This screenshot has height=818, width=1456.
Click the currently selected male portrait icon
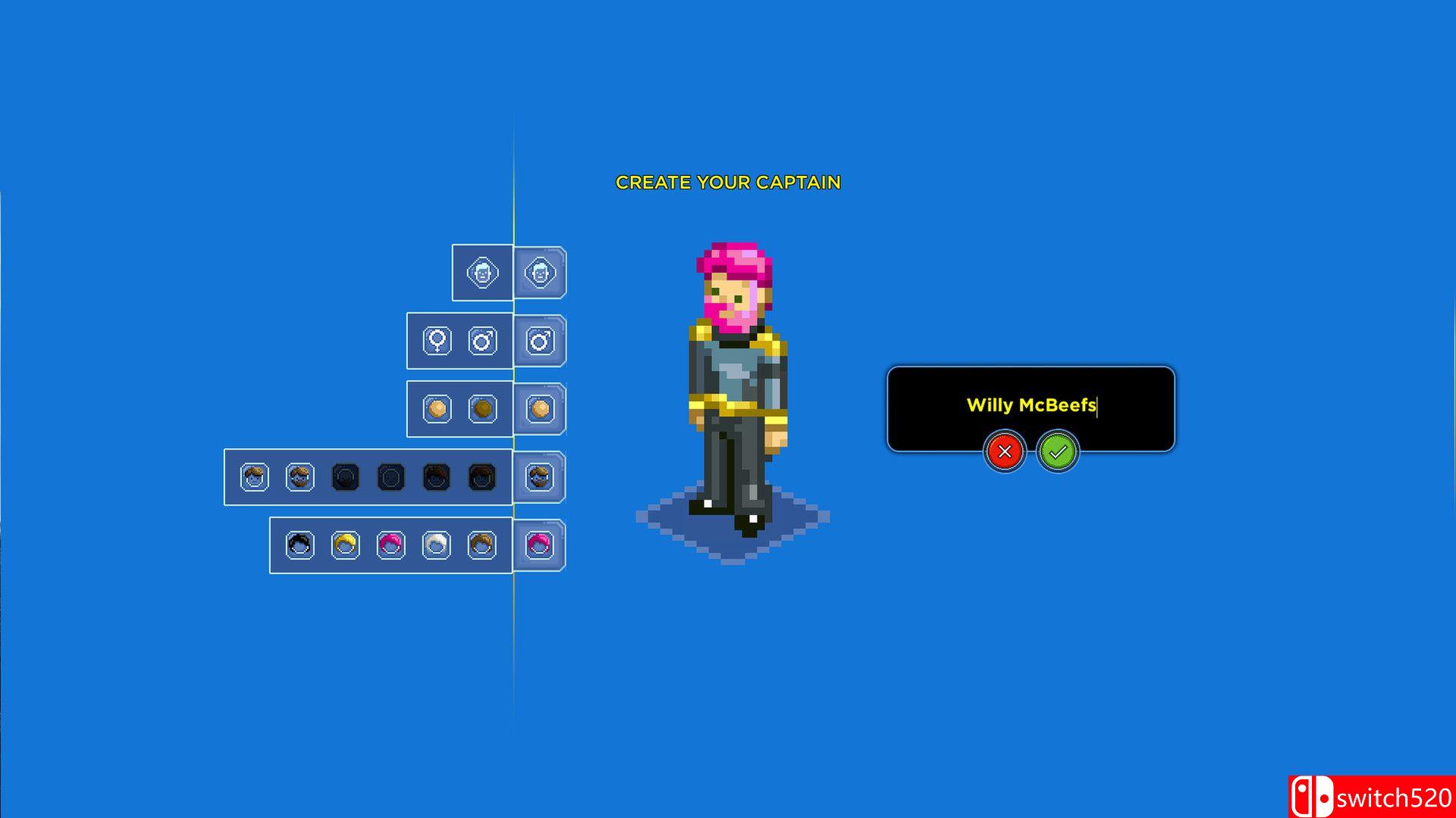click(x=540, y=341)
